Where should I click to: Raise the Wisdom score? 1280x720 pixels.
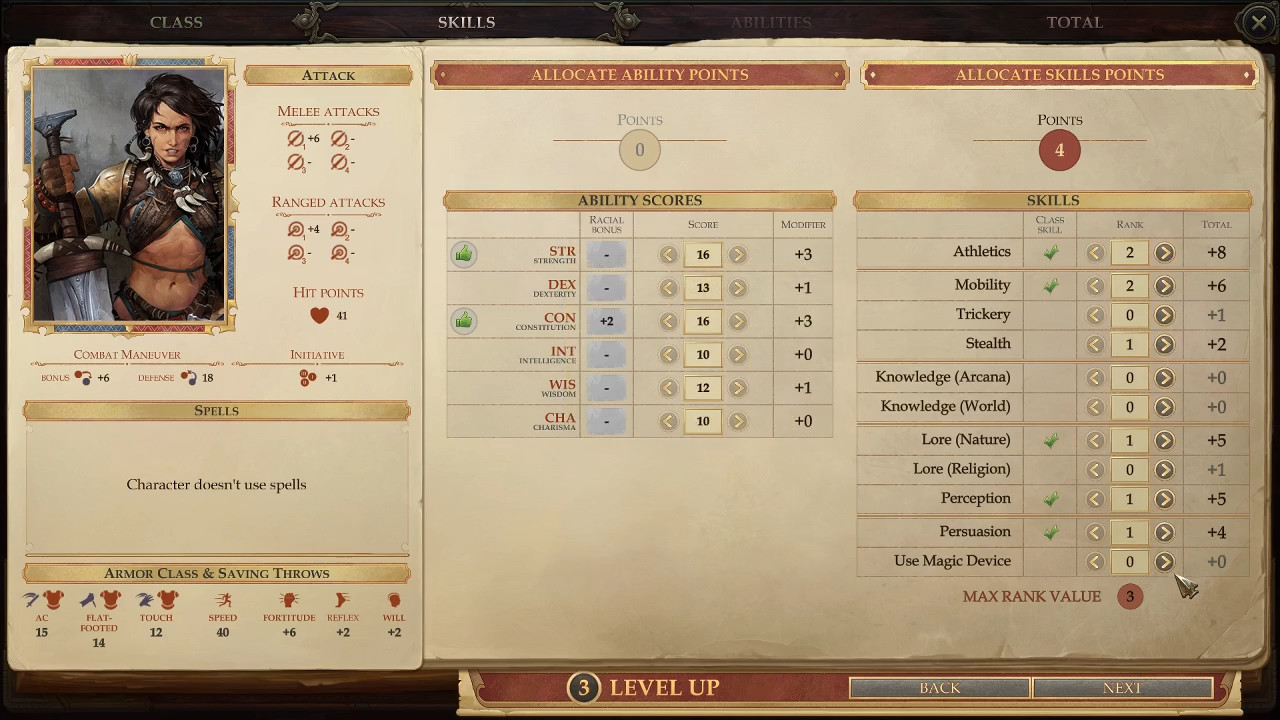[738, 388]
